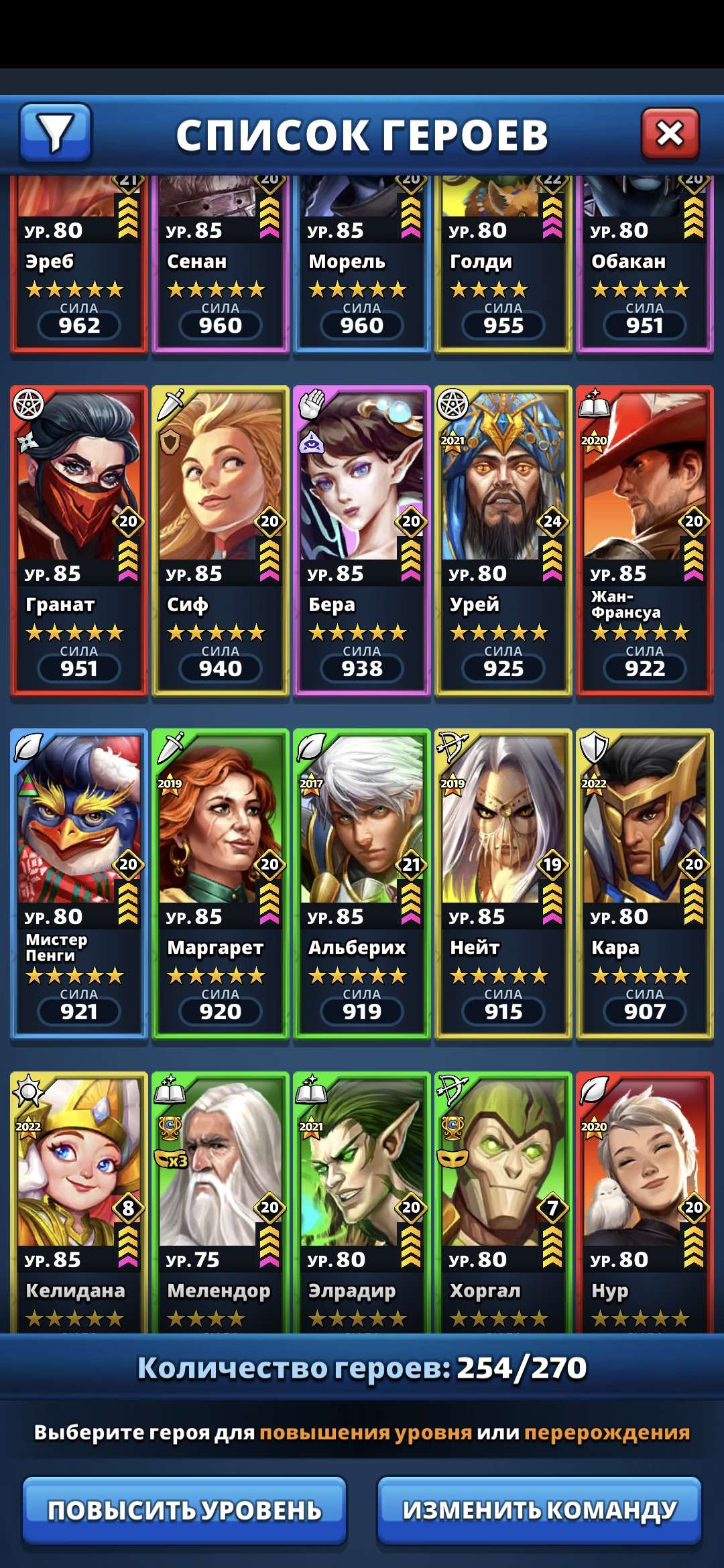This screenshot has height=1568, width=724.
Task: Select hero Бера with power 938
Action: 362,540
